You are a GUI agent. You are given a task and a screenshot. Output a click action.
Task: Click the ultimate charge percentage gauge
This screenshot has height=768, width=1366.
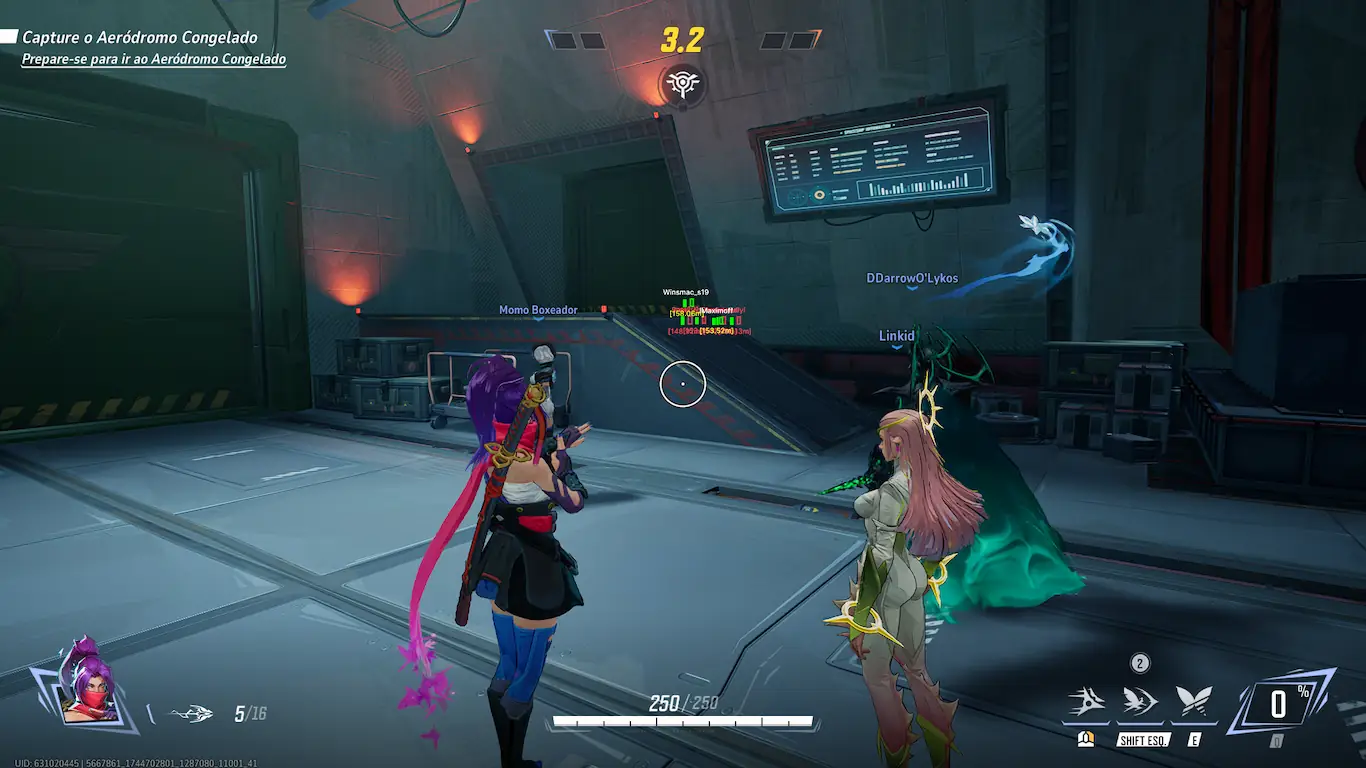pyautogui.click(x=1282, y=703)
